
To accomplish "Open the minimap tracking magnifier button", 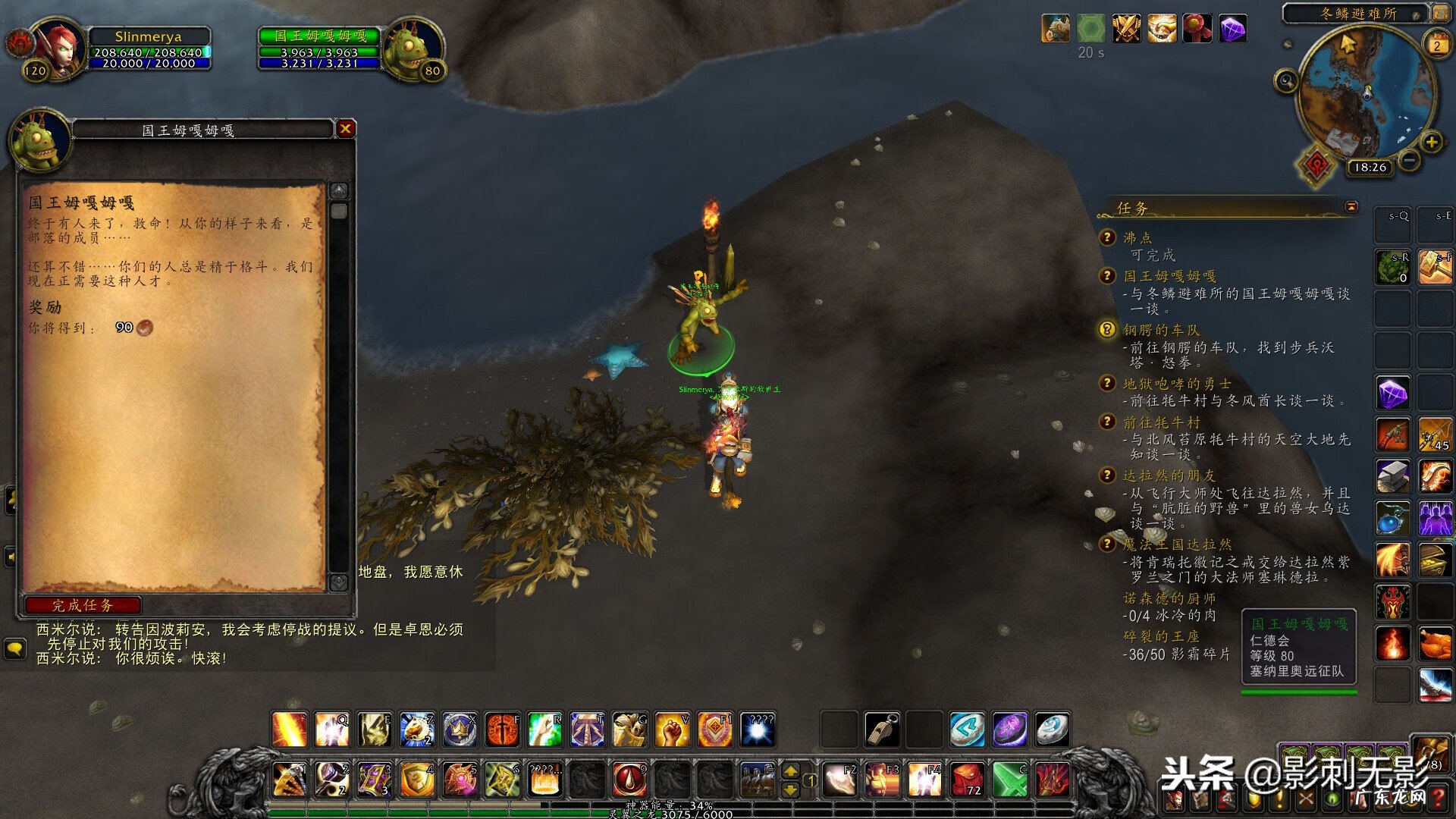I will pos(1286,80).
